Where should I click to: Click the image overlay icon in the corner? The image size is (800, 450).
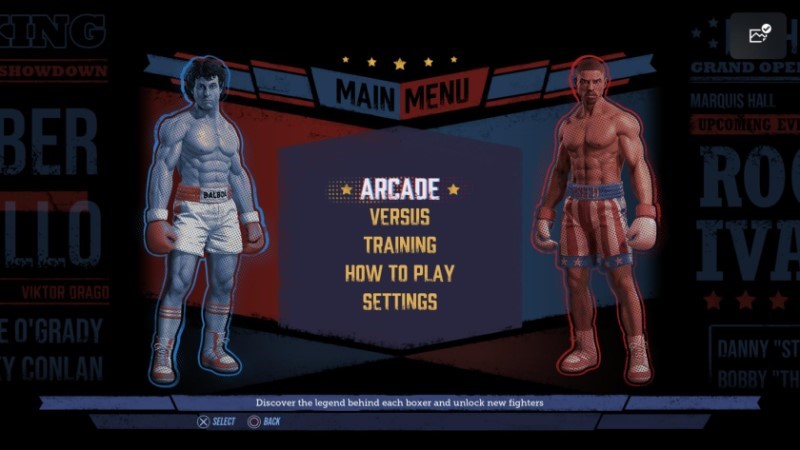[757, 37]
